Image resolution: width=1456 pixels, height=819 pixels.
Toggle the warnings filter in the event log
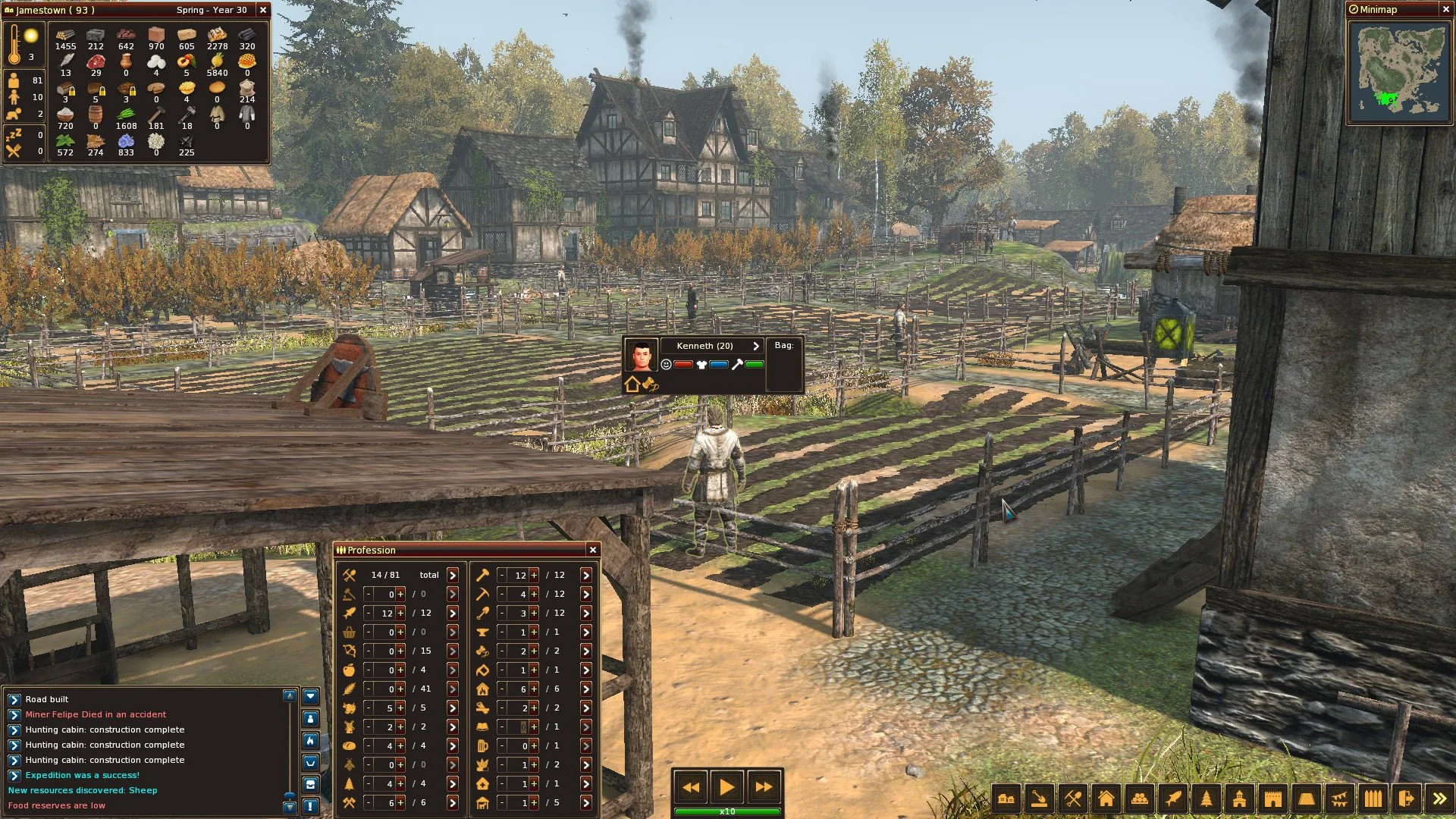[311, 806]
